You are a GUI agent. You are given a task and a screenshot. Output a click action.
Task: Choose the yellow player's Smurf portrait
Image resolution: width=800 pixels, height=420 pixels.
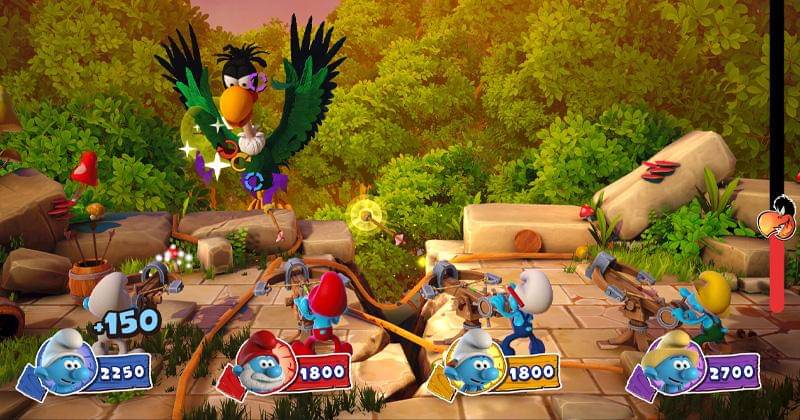point(472,366)
